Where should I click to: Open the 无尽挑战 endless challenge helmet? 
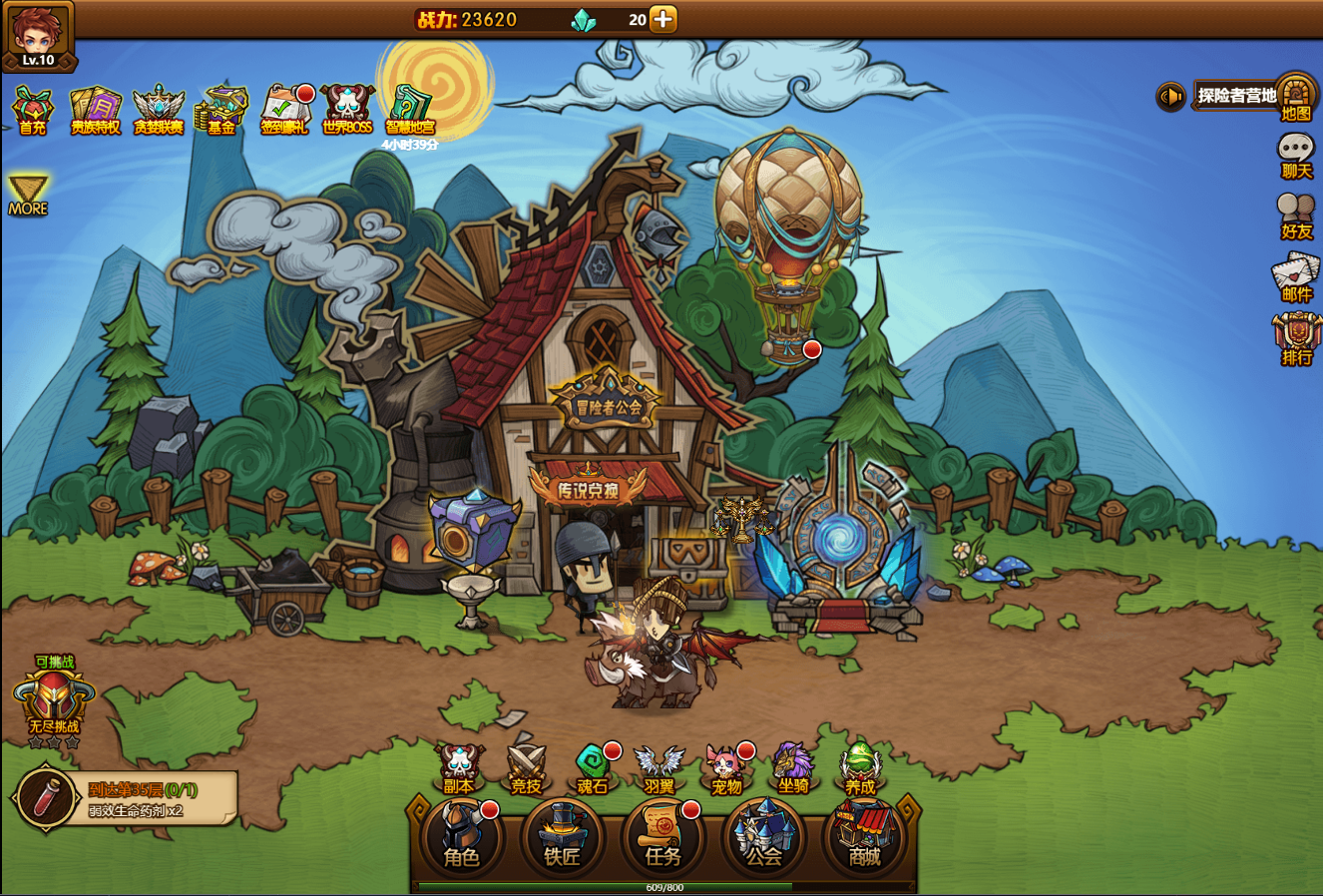pos(54,700)
